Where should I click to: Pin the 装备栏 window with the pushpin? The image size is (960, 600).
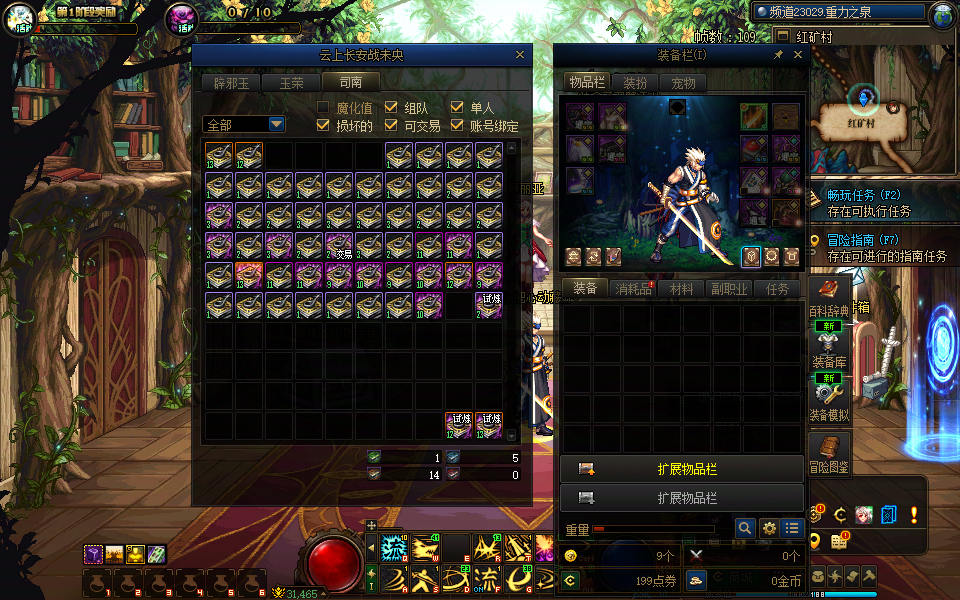click(x=779, y=56)
